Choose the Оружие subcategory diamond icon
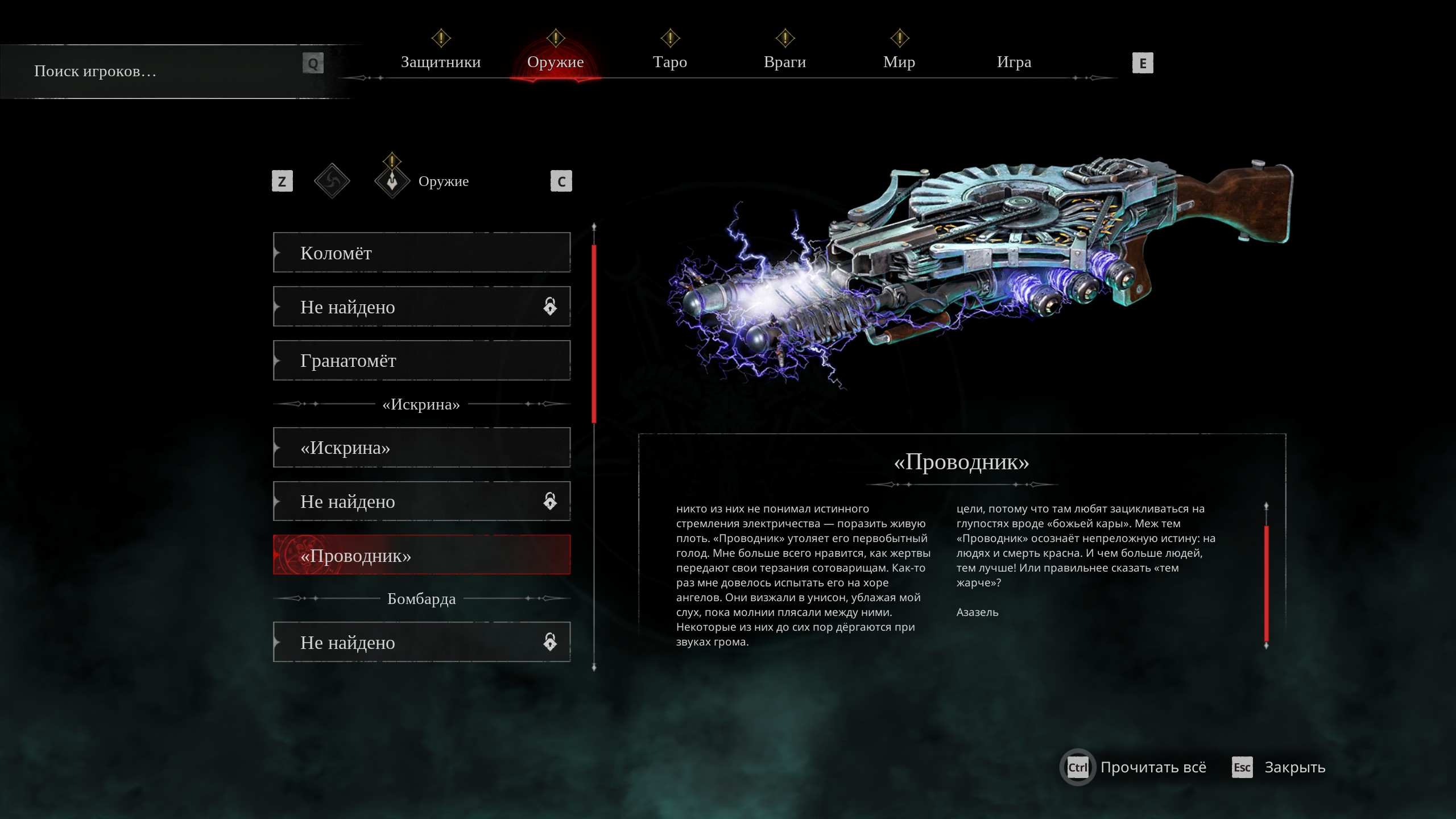The width and height of the screenshot is (1456, 819). [x=392, y=181]
